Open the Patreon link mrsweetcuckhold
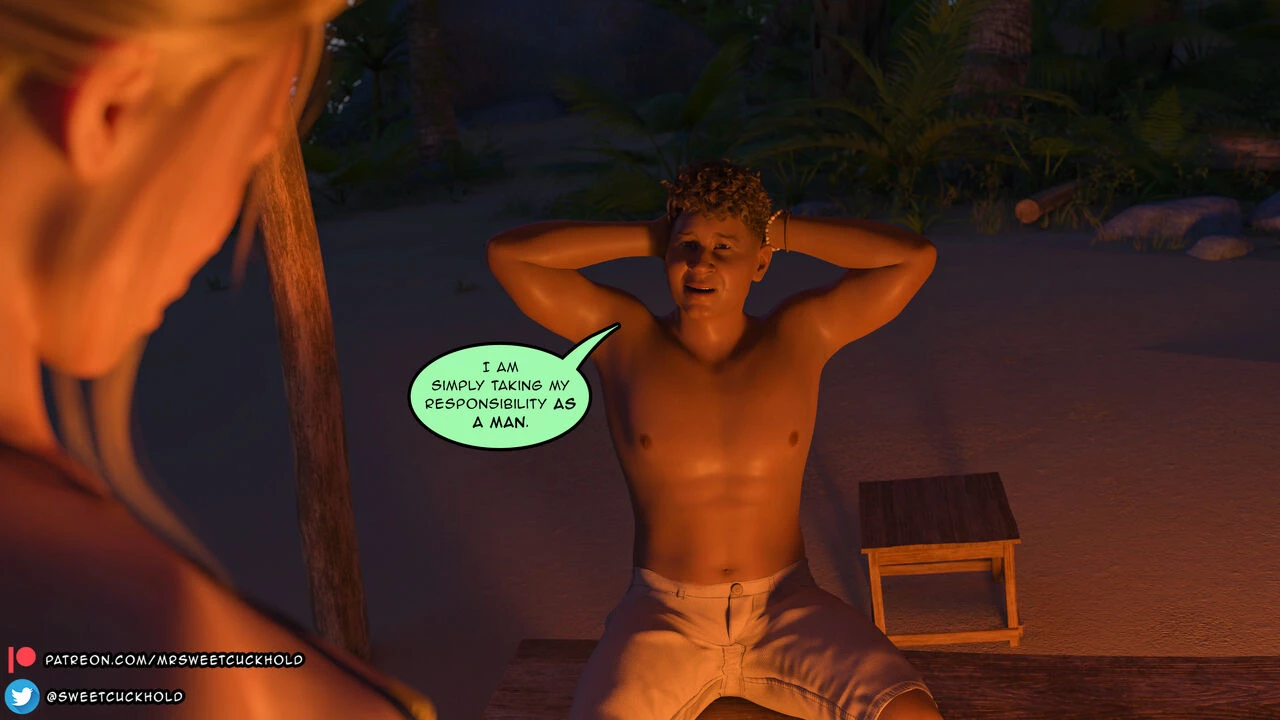Image resolution: width=1280 pixels, height=720 pixels. [x=174, y=660]
